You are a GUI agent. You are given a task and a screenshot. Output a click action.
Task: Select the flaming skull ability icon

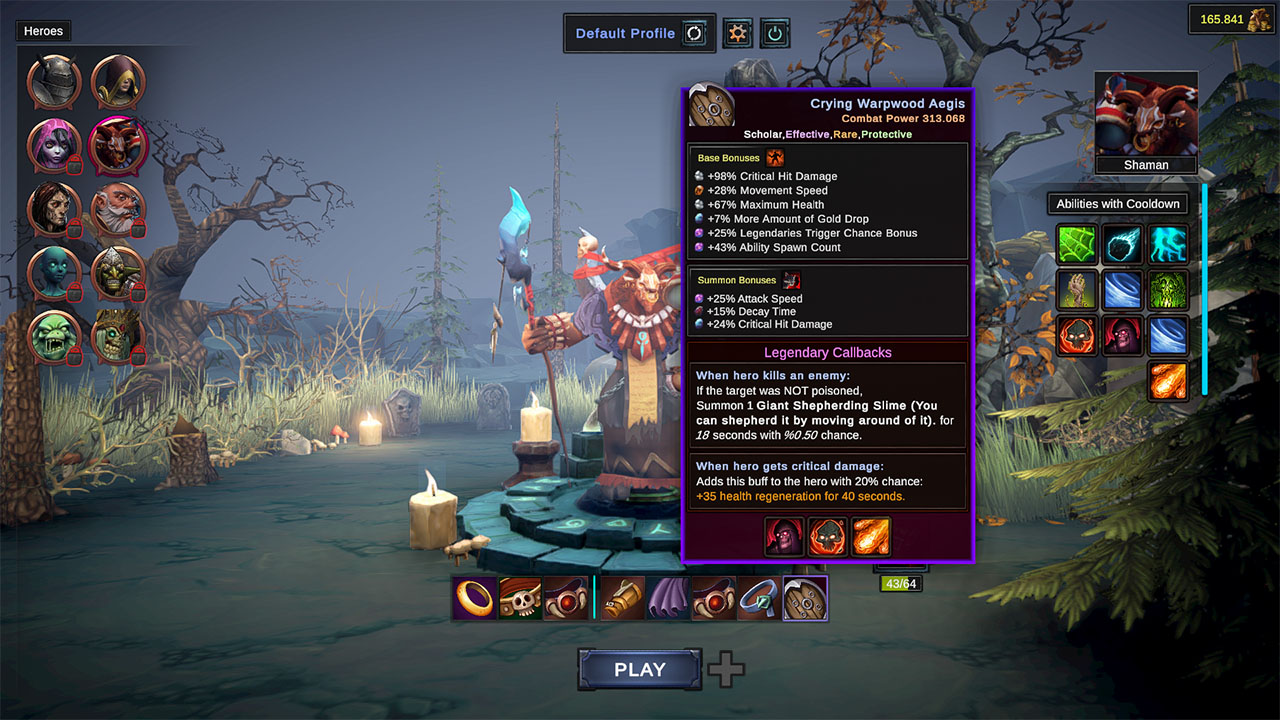point(1076,335)
